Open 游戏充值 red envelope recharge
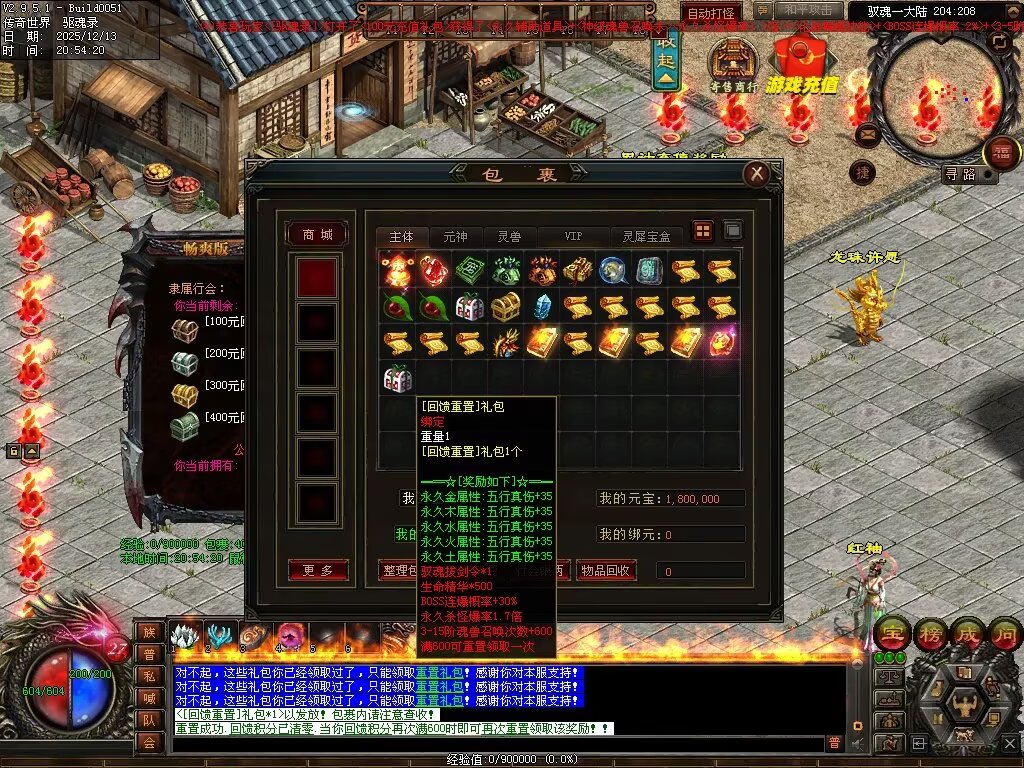This screenshot has height=768, width=1024. (x=802, y=62)
